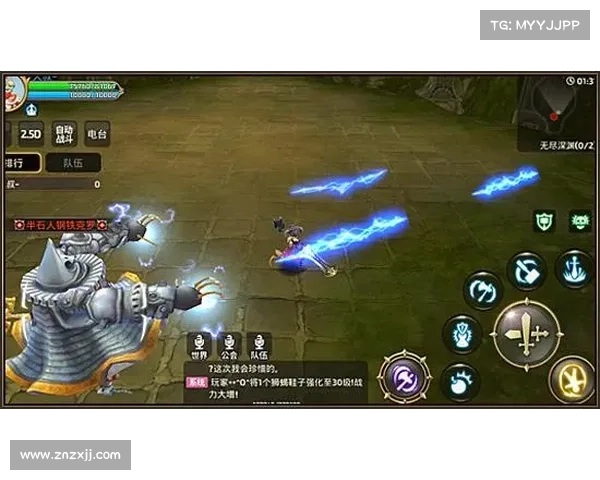
Task: Use the golden ultimate skill button
Action: (571, 378)
